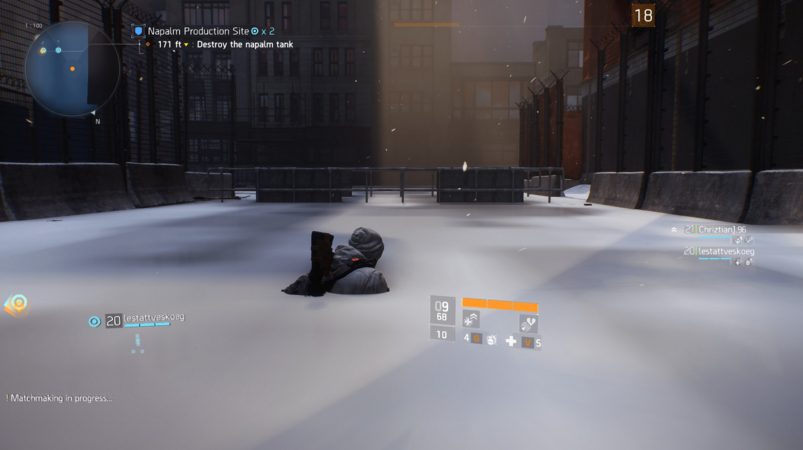
Task: Activate the right skill icon with broken heart
Action: coord(528,322)
